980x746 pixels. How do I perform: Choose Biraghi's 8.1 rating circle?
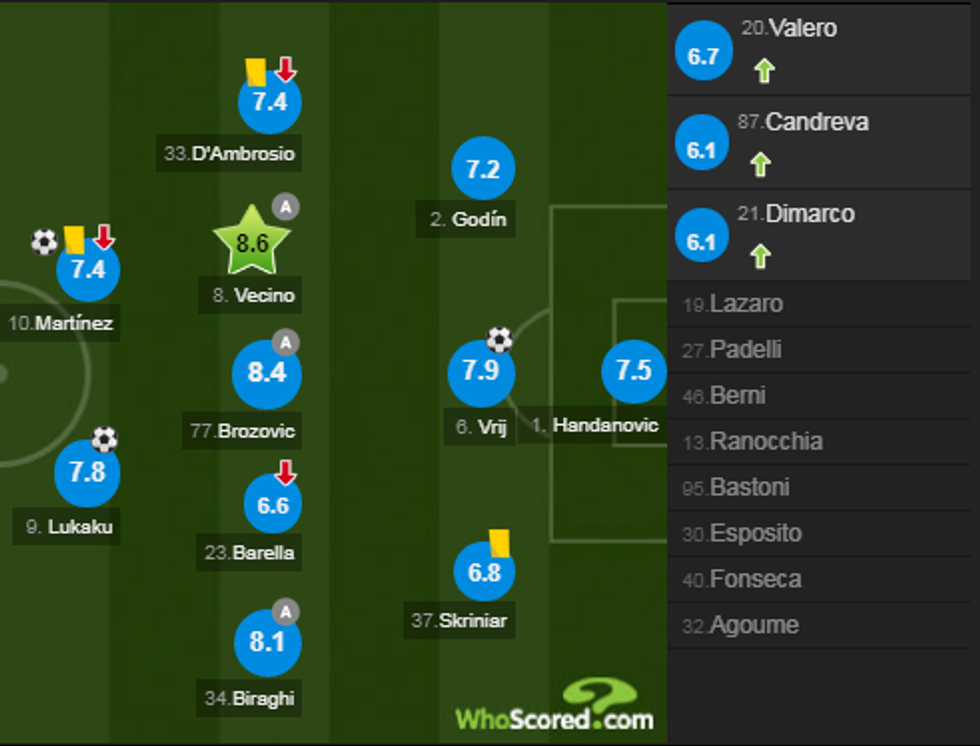[x=267, y=642]
